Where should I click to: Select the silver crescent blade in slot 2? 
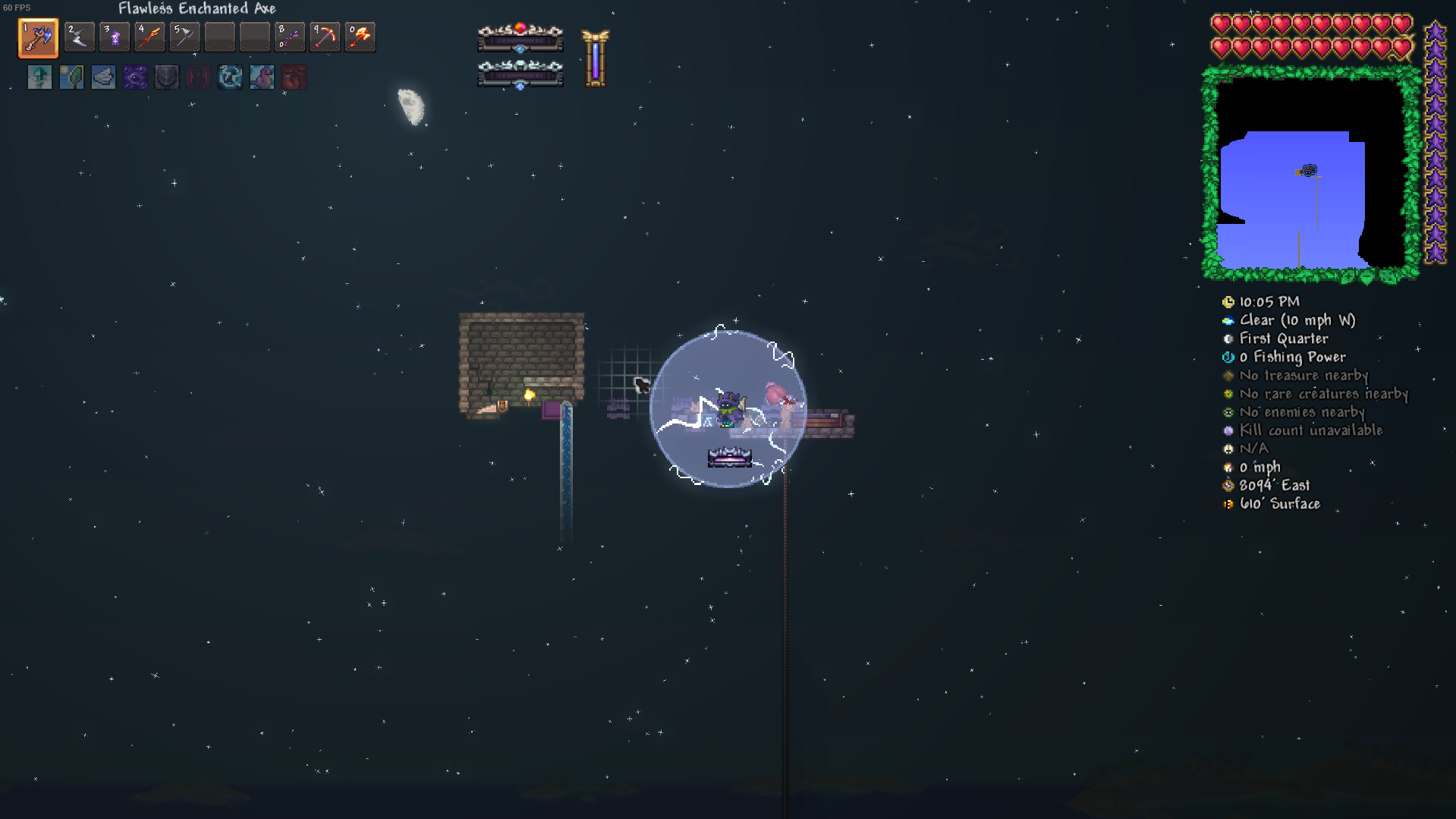[x=79, y=37]
